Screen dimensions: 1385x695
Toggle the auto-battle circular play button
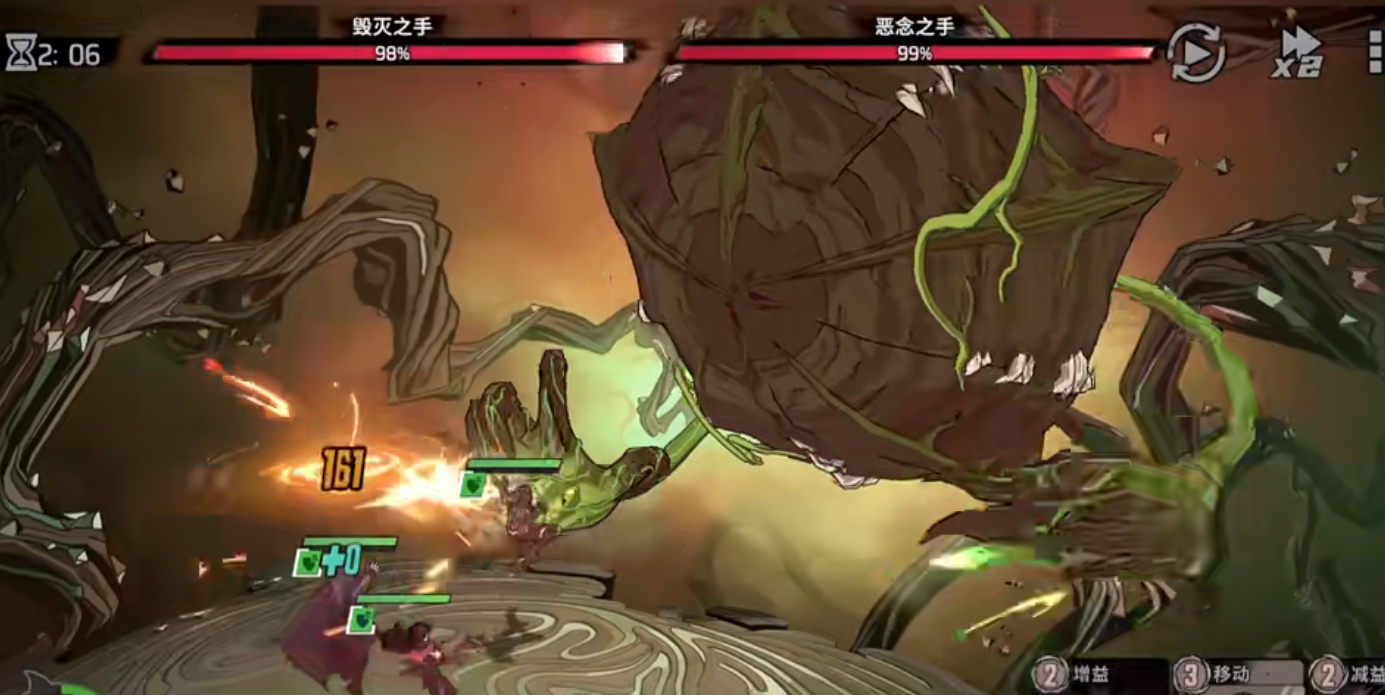1196,51
